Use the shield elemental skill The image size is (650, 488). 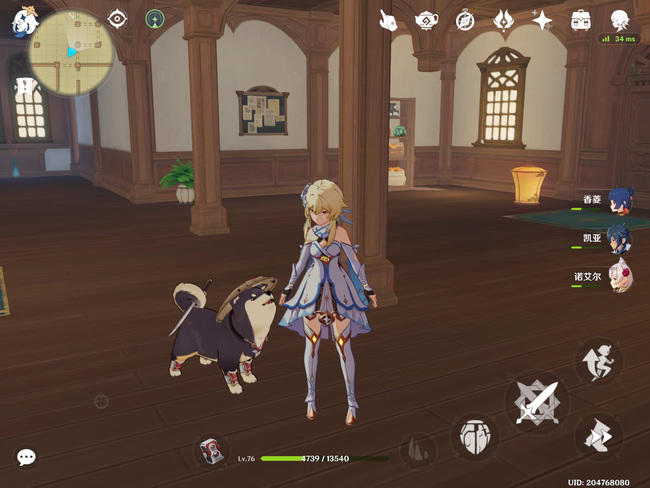475,436
